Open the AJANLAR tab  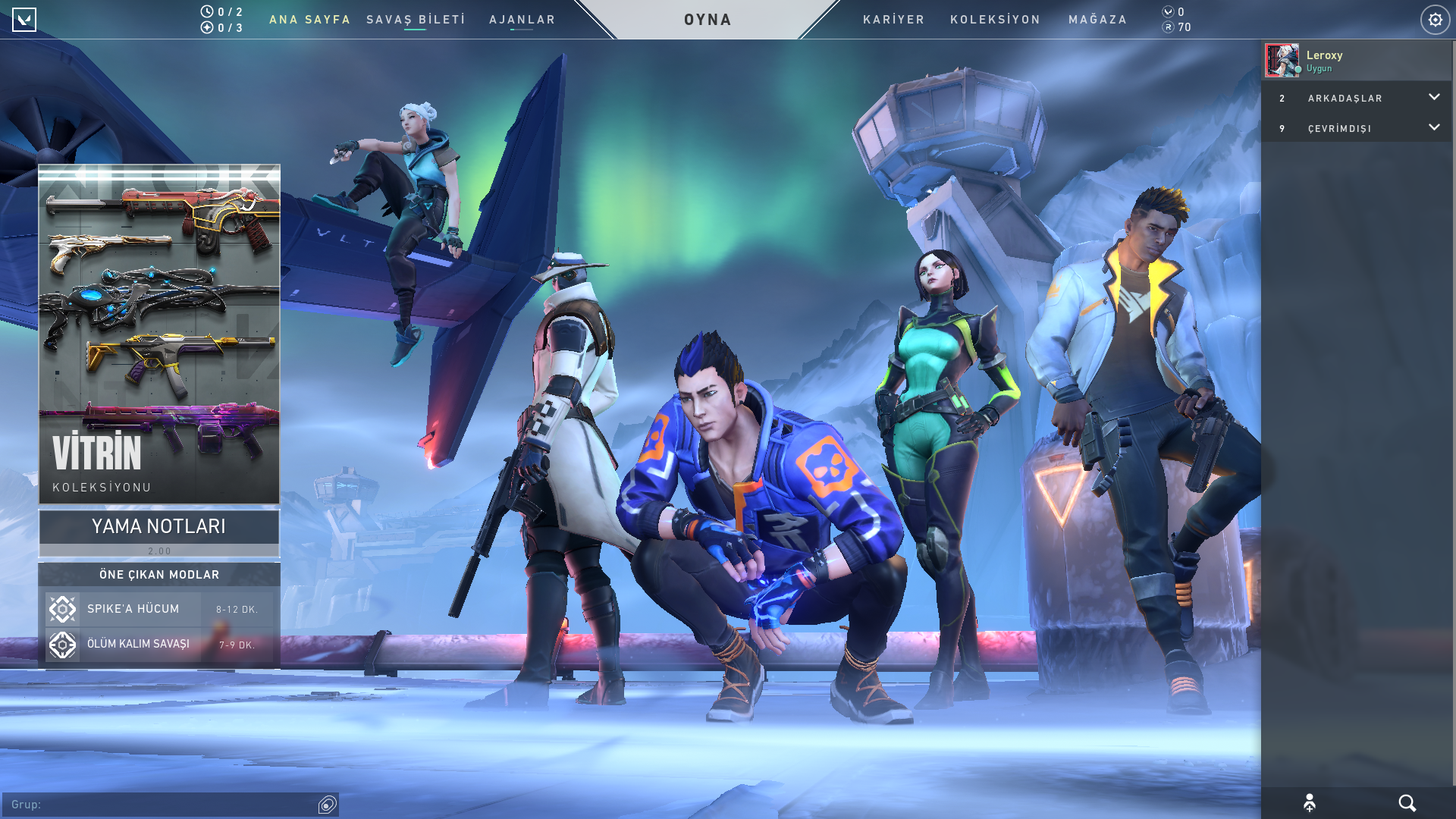pos(522,20)
